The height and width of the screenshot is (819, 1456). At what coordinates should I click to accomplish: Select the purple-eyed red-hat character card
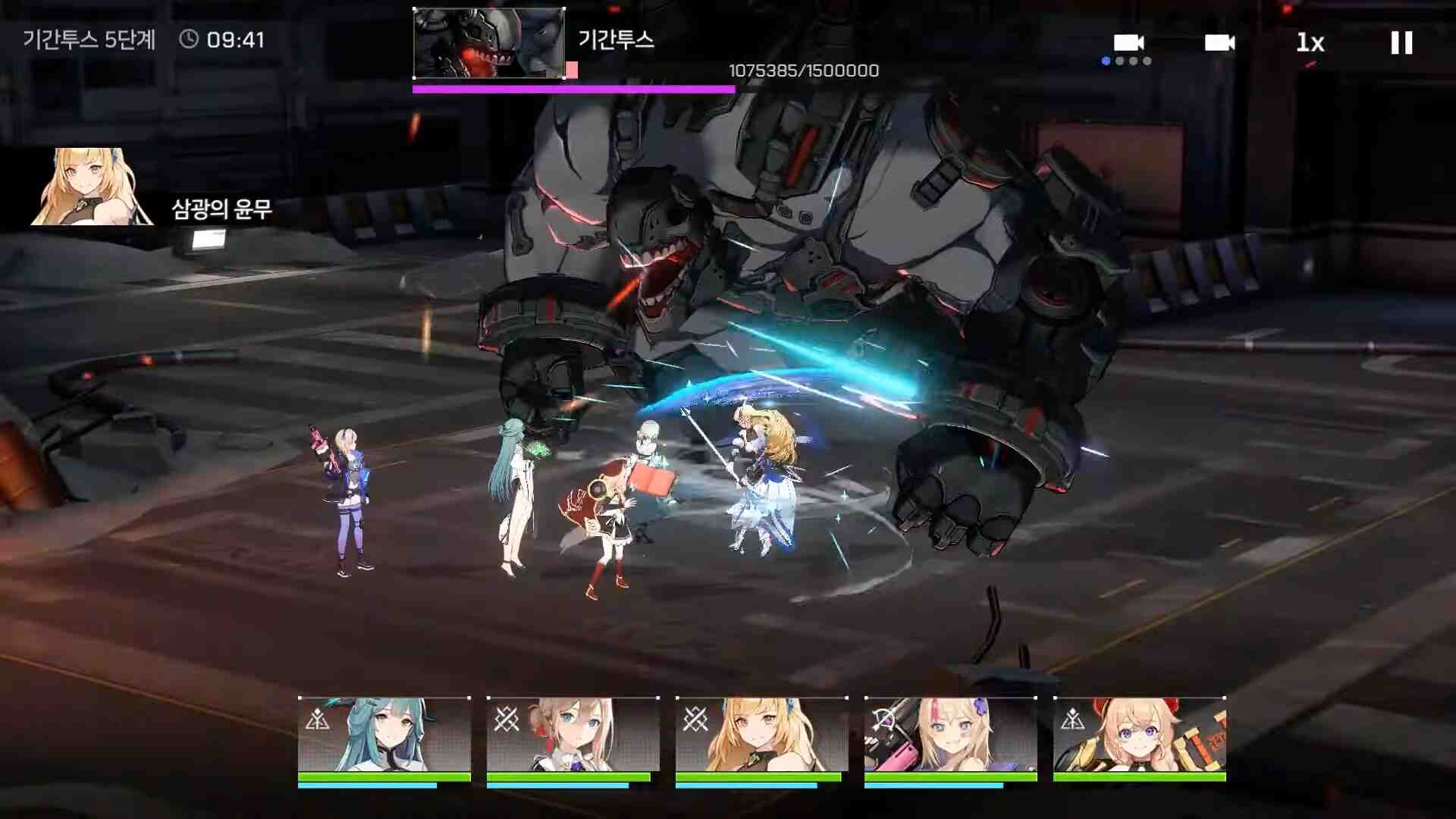point(1139,734)
